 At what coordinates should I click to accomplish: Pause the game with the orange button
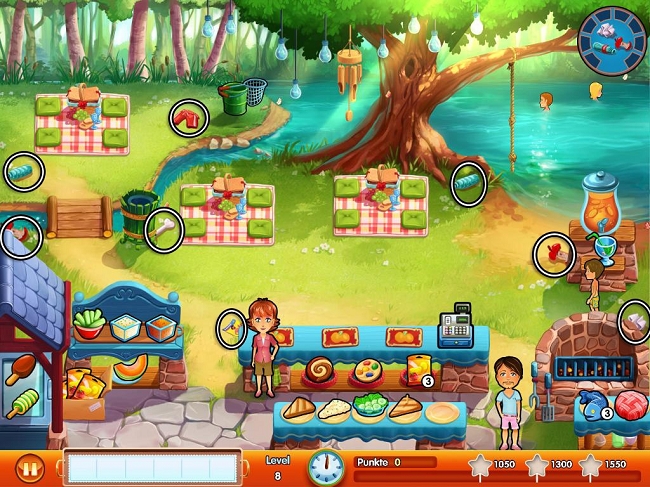pyautogui.click(x=31, y=466)
